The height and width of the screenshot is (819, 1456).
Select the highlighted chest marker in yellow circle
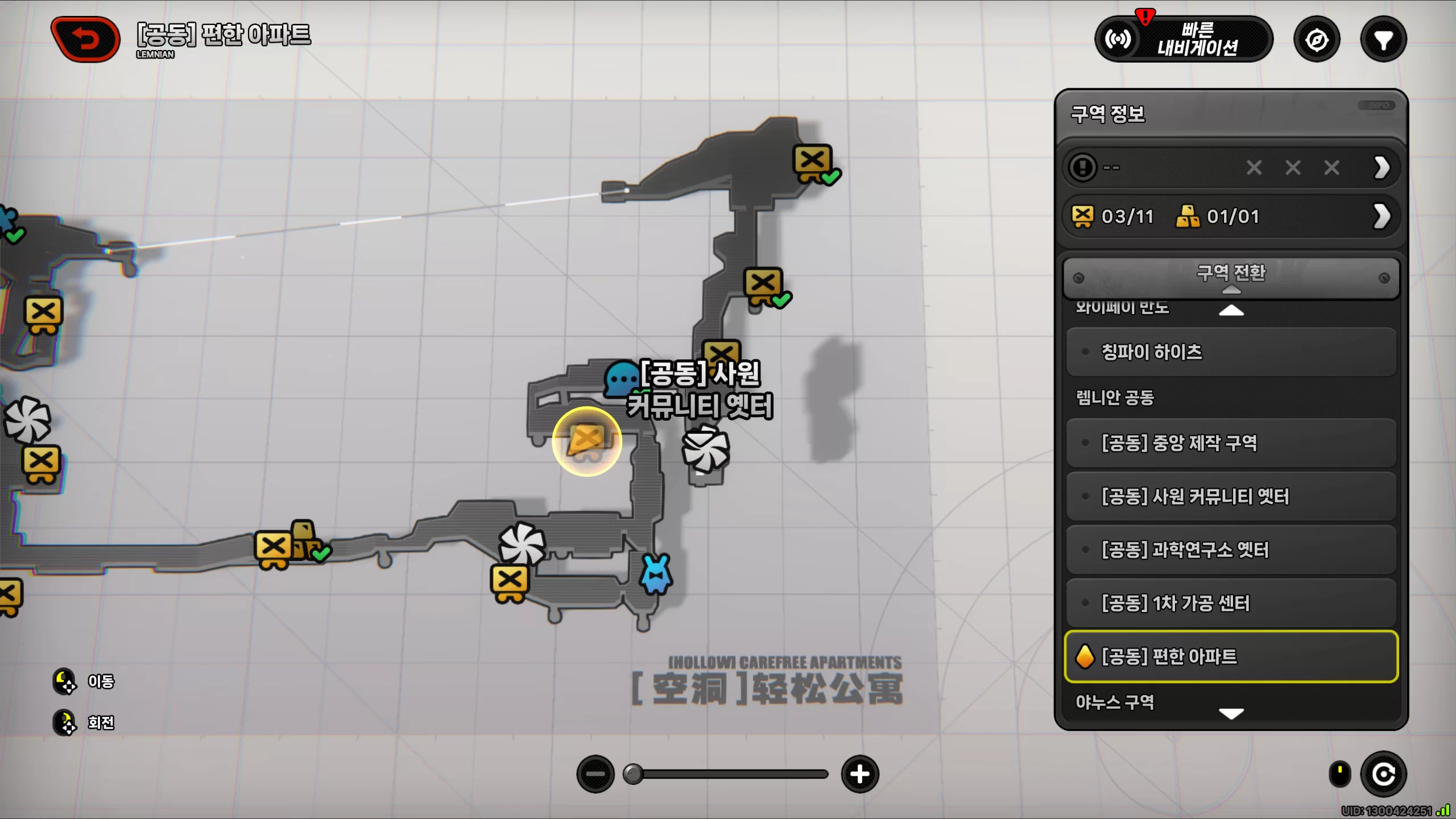tap(586, 441)
